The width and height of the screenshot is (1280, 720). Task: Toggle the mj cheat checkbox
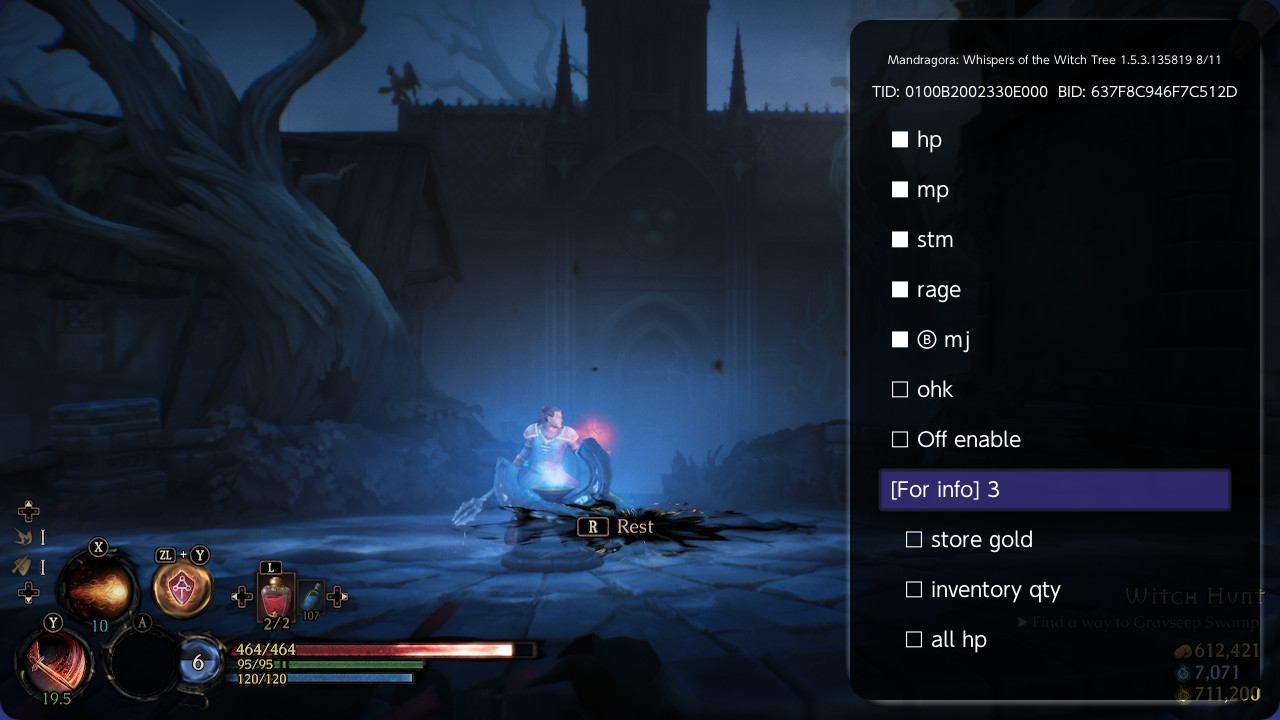point(900,340)
